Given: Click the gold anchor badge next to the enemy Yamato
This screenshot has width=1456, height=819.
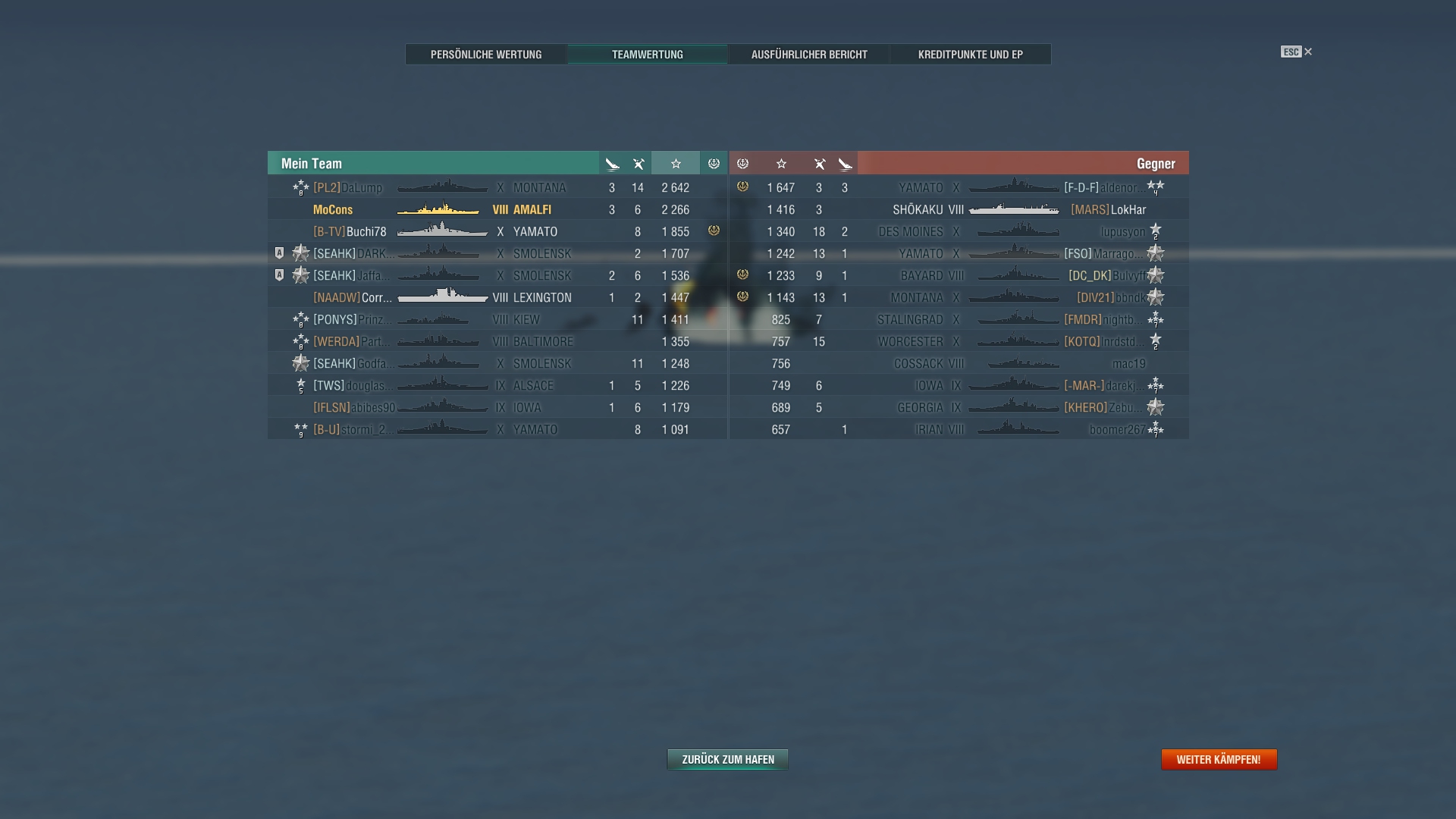Looking at the screenshot, I should point(742,187).
